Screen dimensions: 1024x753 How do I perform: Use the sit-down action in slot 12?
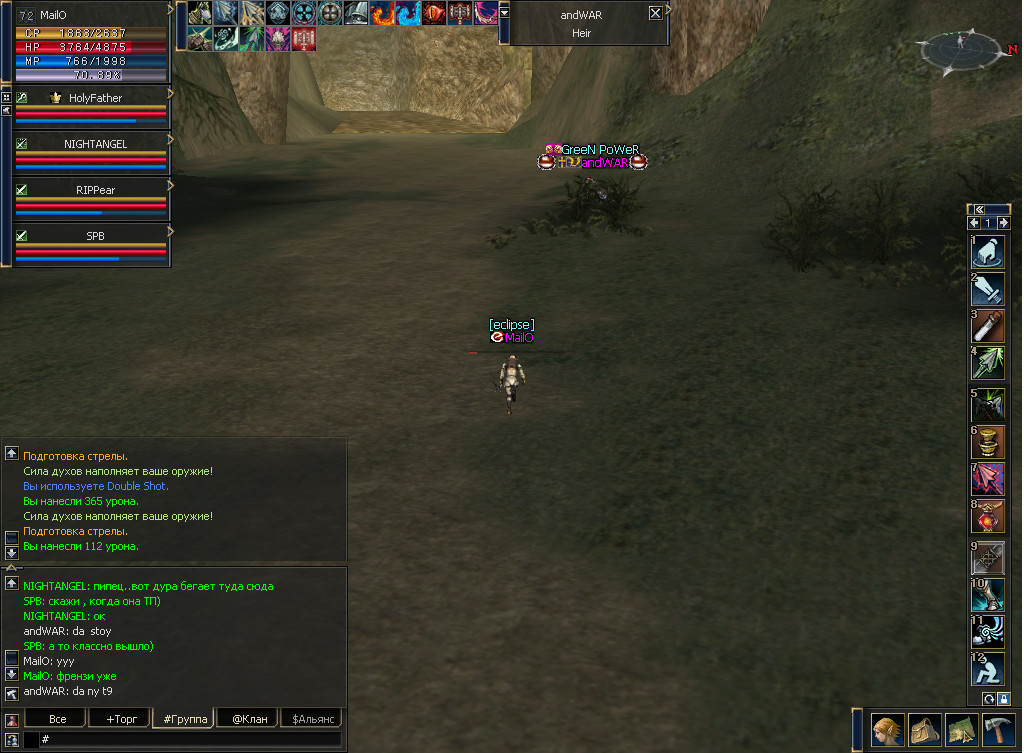pos(988,668)
